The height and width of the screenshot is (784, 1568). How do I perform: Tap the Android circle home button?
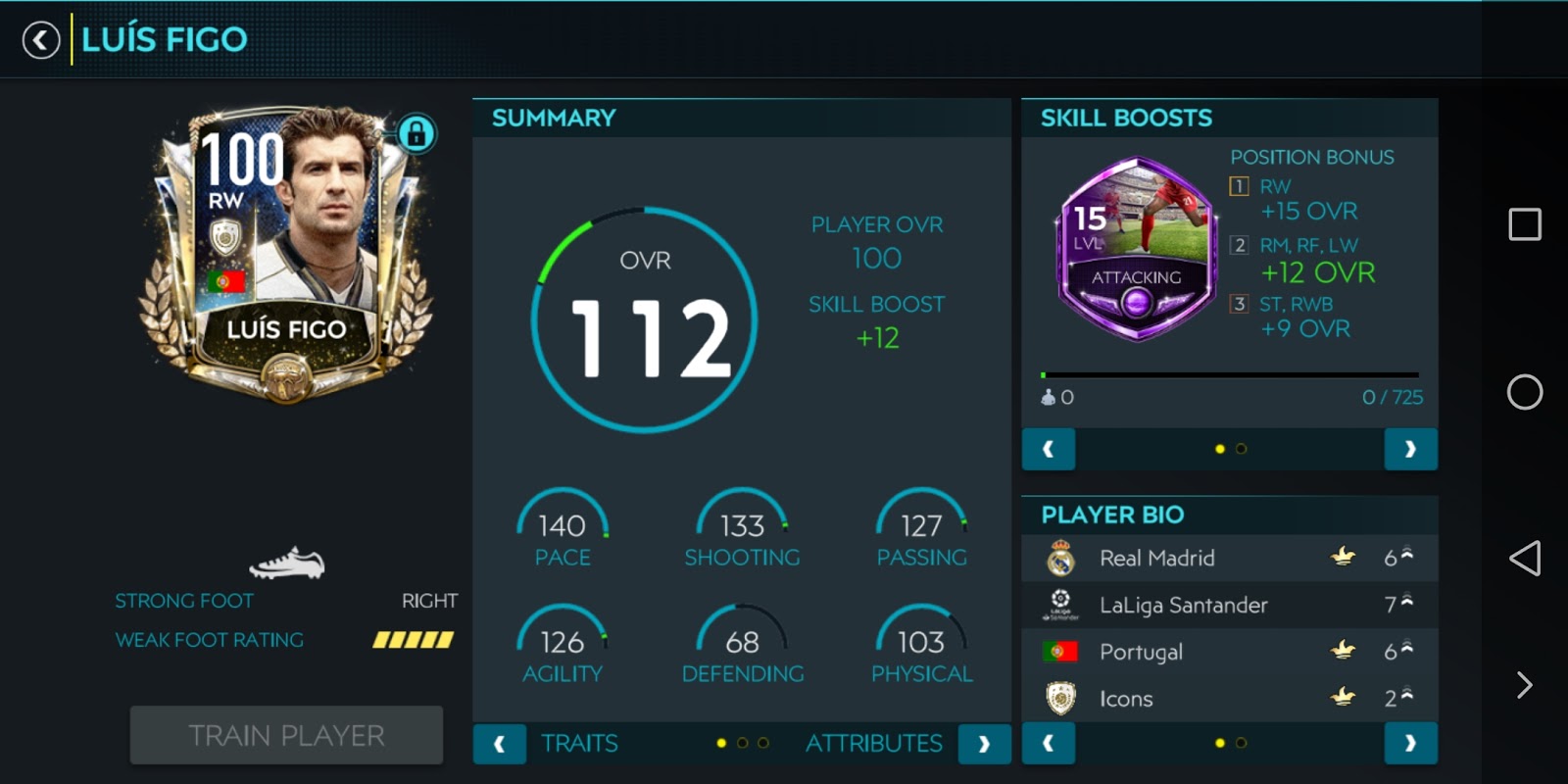tap(1525, 392)
